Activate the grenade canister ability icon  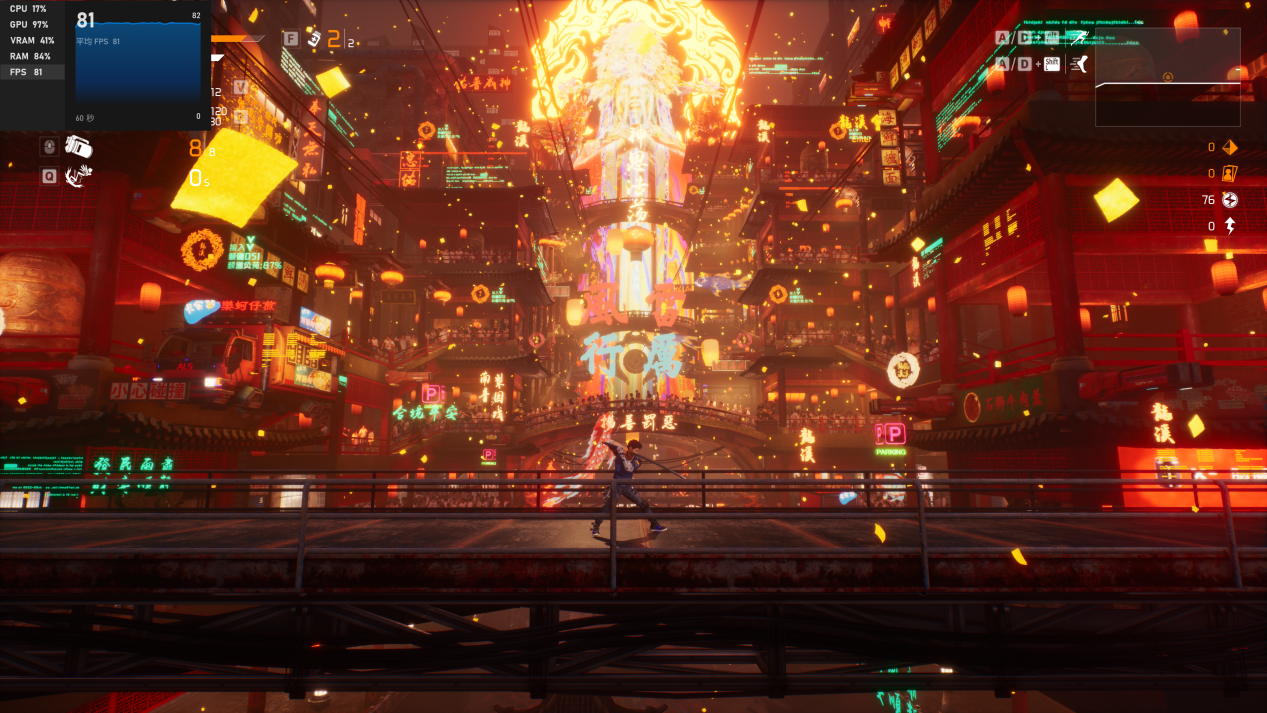(79, 146)
